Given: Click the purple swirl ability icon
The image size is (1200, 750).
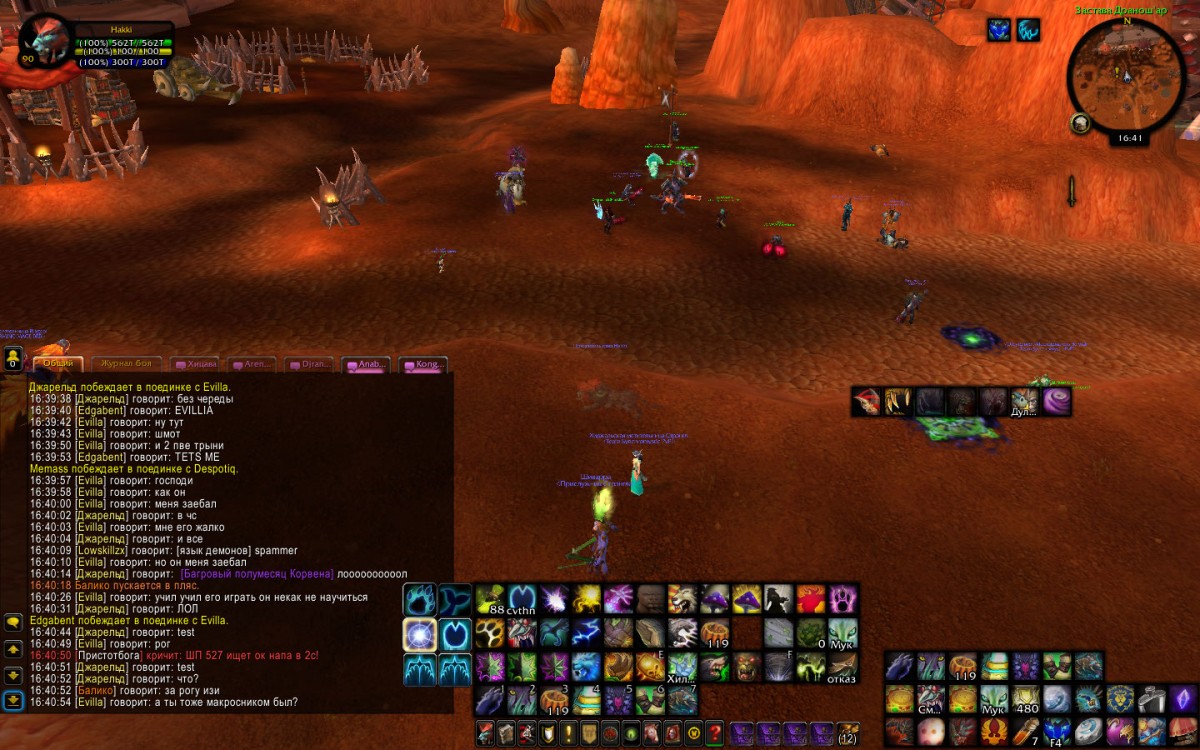Looking at the screenshot, I should [1056, 402].
